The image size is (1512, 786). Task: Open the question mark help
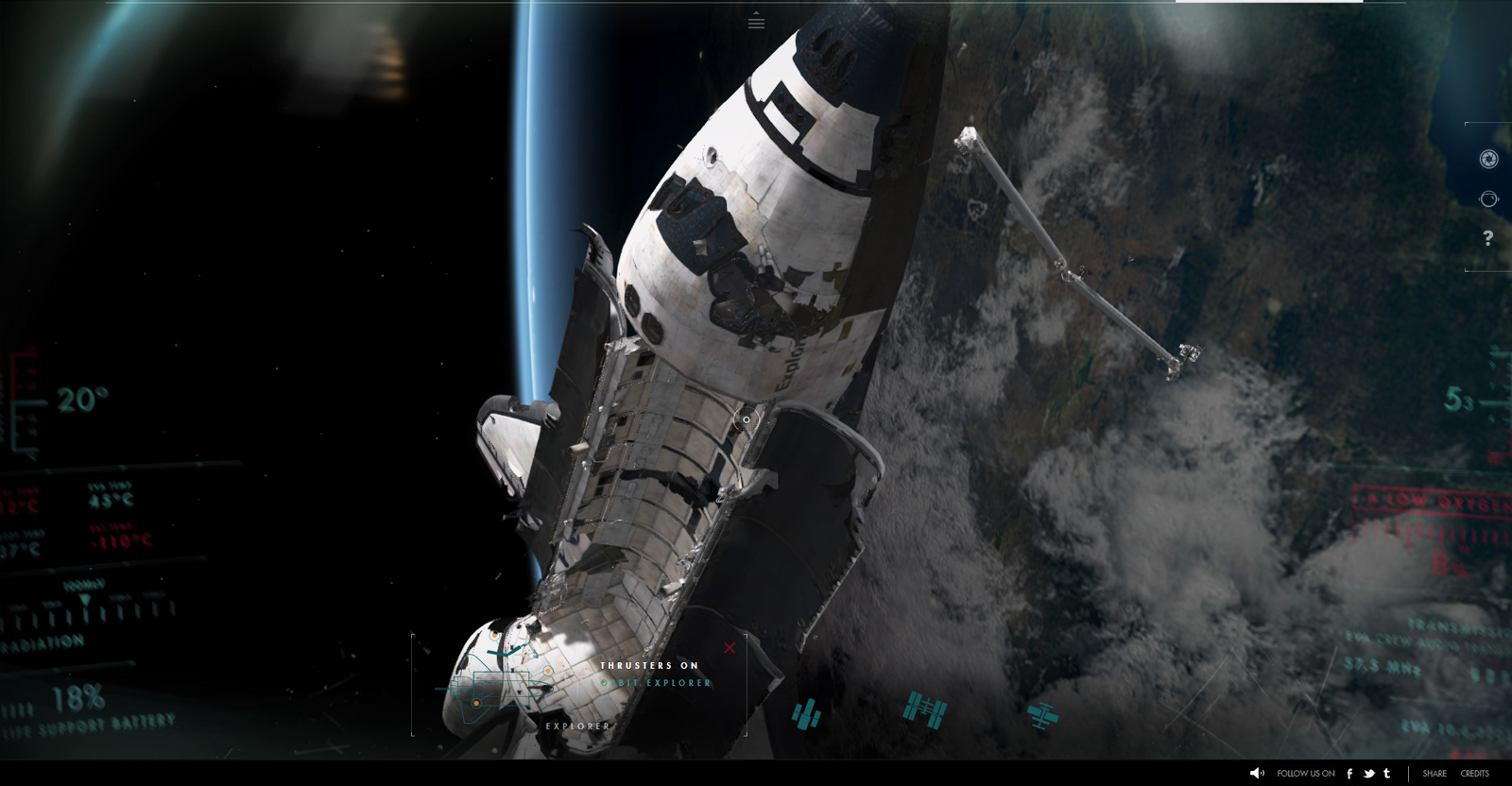(x=1488, y=238)
